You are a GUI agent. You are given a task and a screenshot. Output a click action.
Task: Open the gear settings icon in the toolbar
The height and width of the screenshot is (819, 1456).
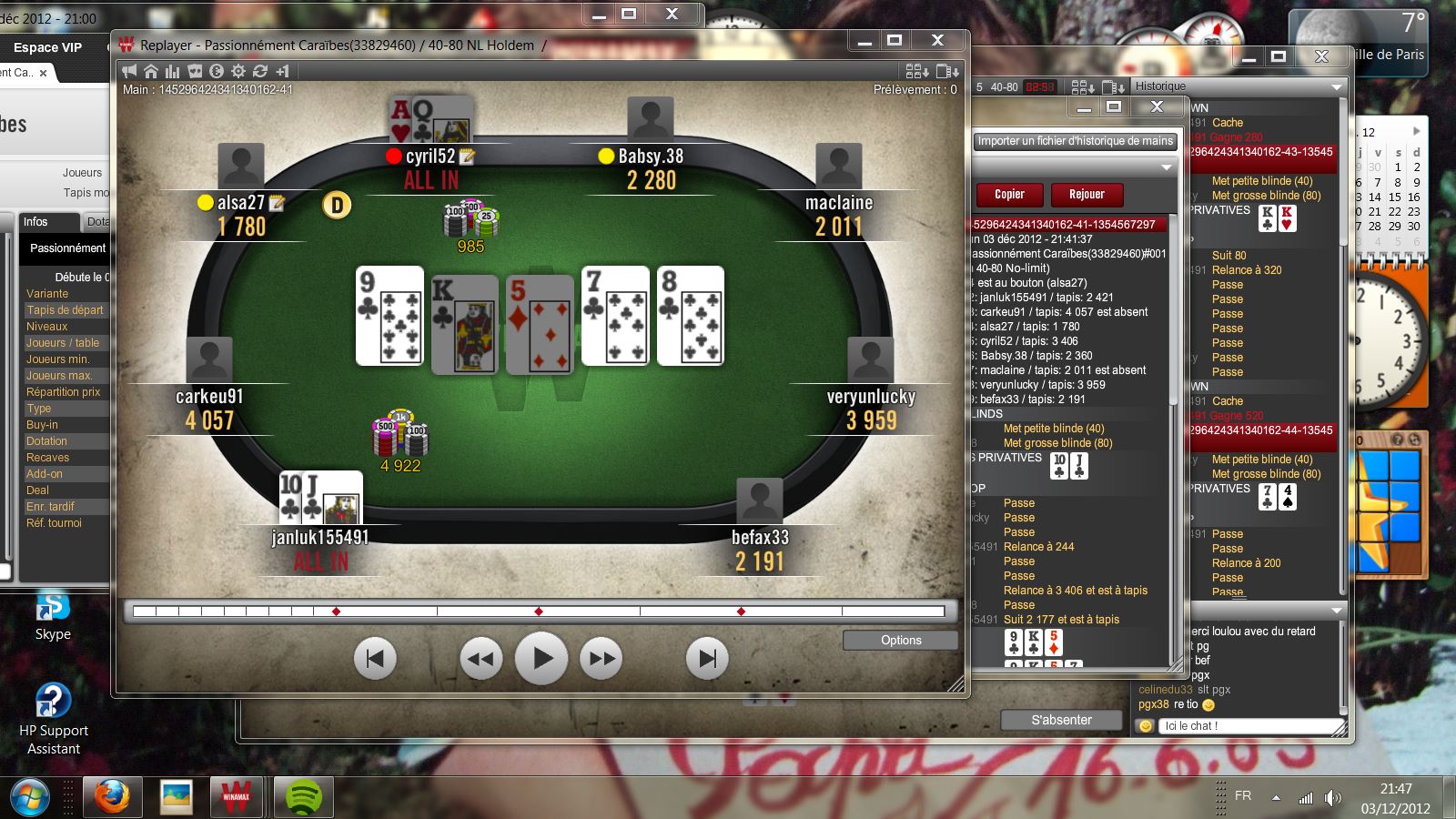pos(238,71)
